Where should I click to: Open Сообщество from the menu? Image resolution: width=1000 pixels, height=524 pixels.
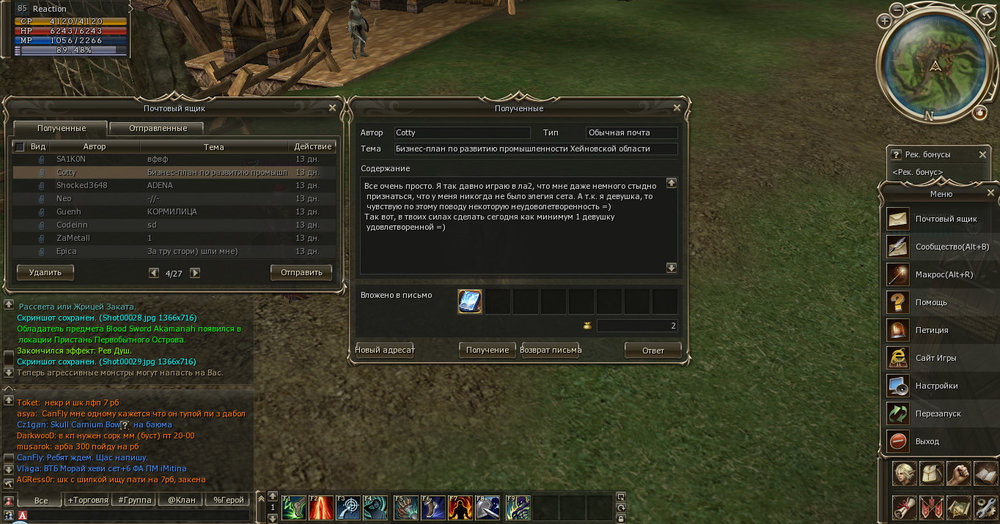click(x=940, y=246)
